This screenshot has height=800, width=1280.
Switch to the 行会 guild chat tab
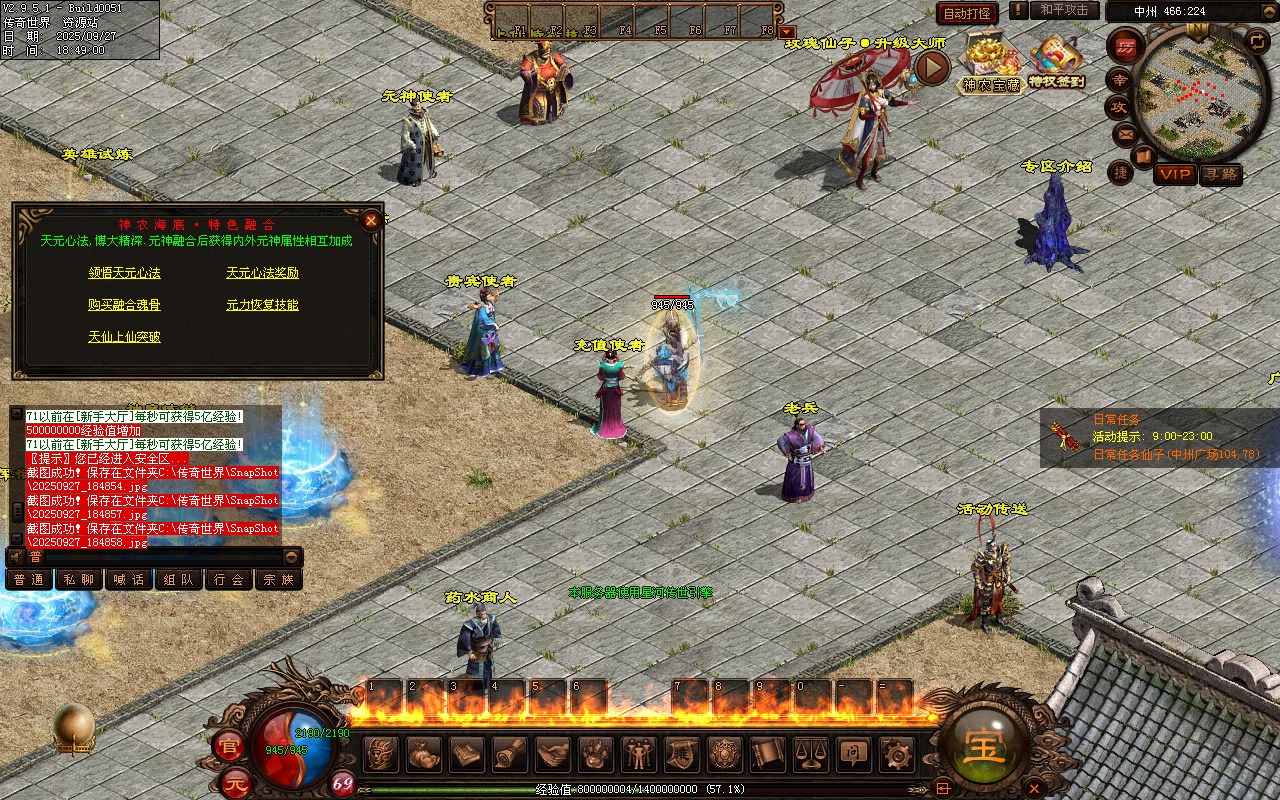pos(229,579)
